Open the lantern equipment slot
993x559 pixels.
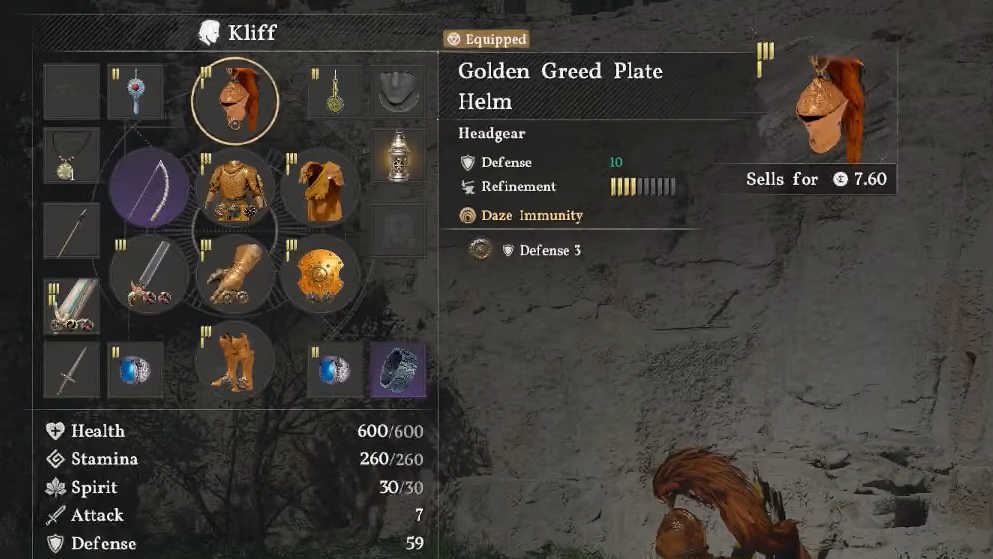[x=398, y=156]
